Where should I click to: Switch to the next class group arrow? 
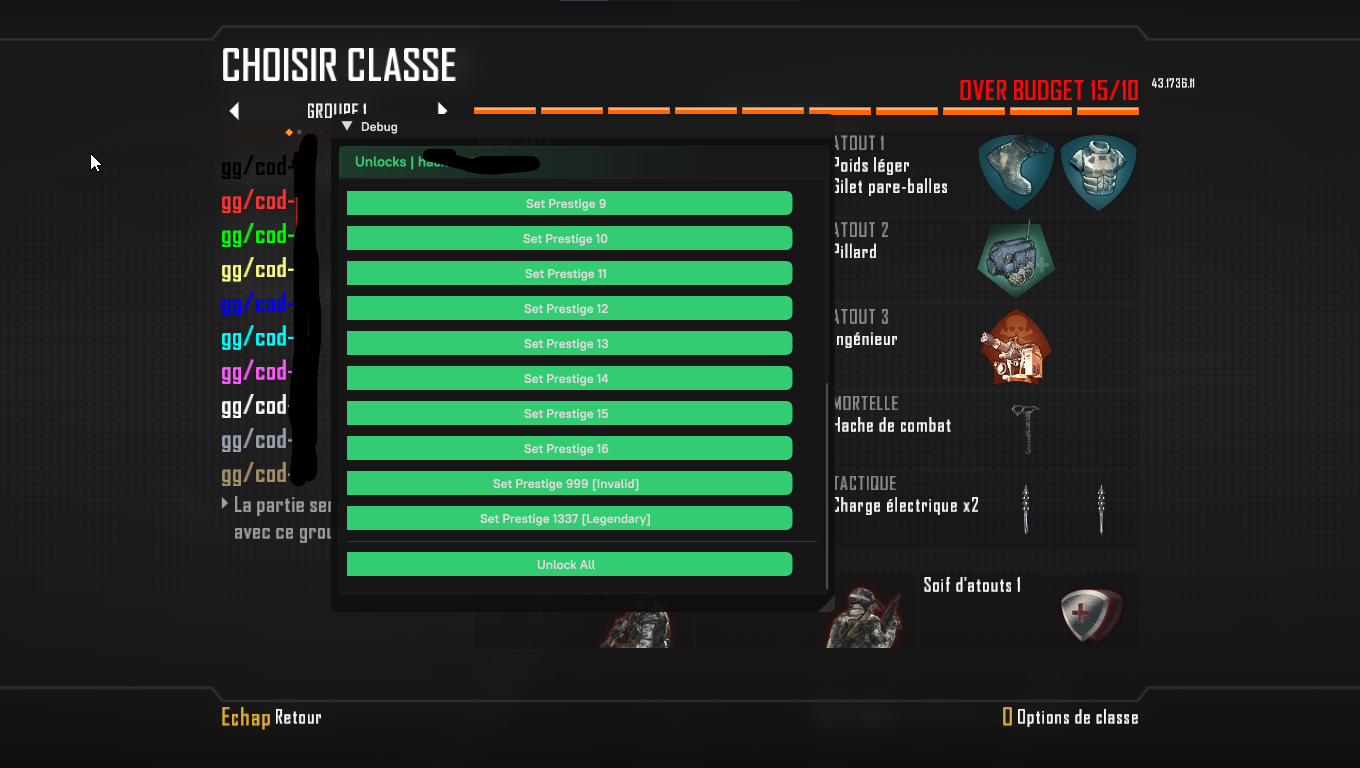pyautogui.click(x=442, y=110)
